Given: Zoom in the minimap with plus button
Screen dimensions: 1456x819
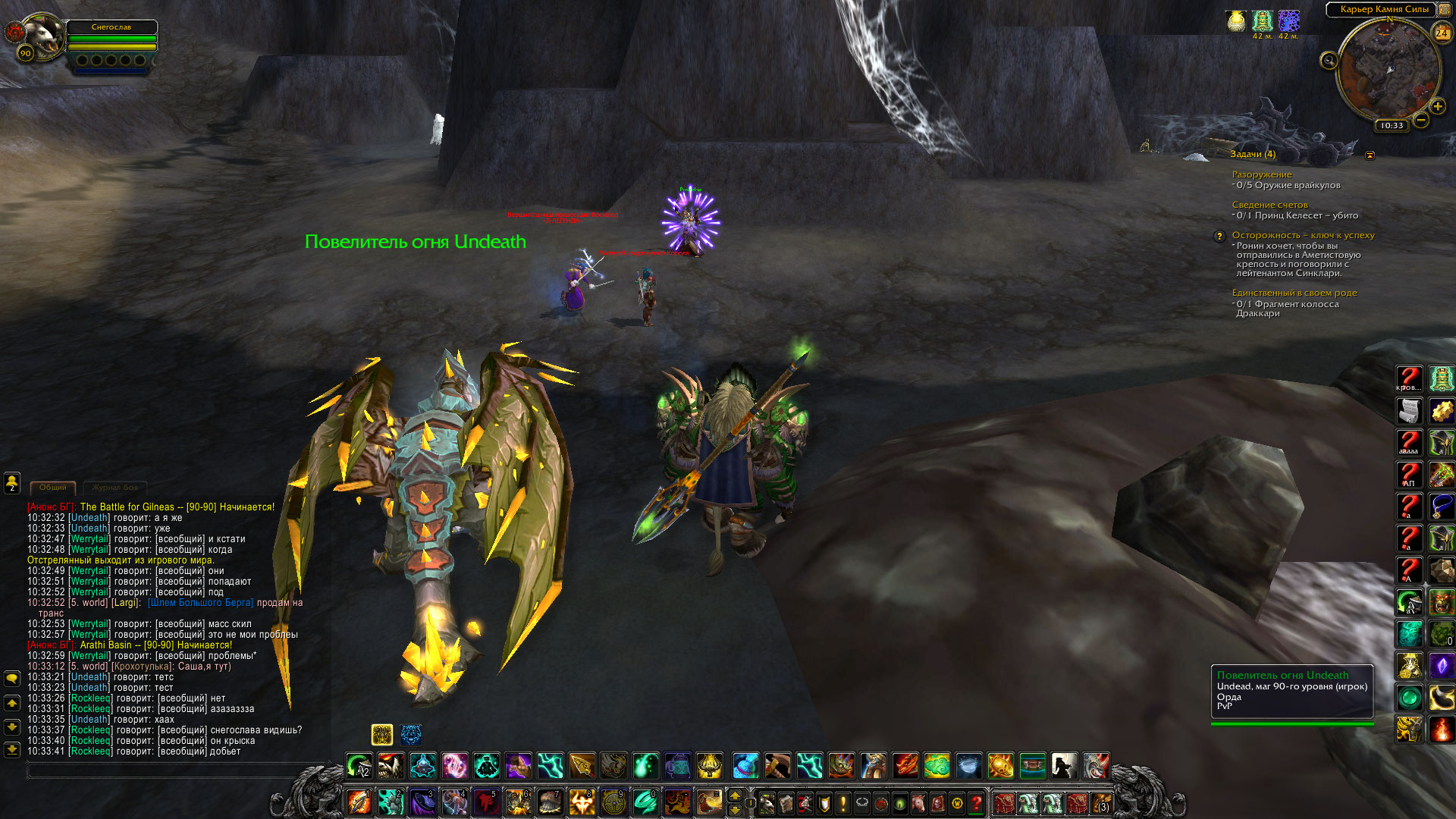Looking at the screenshot, I should coord(1437,106).
